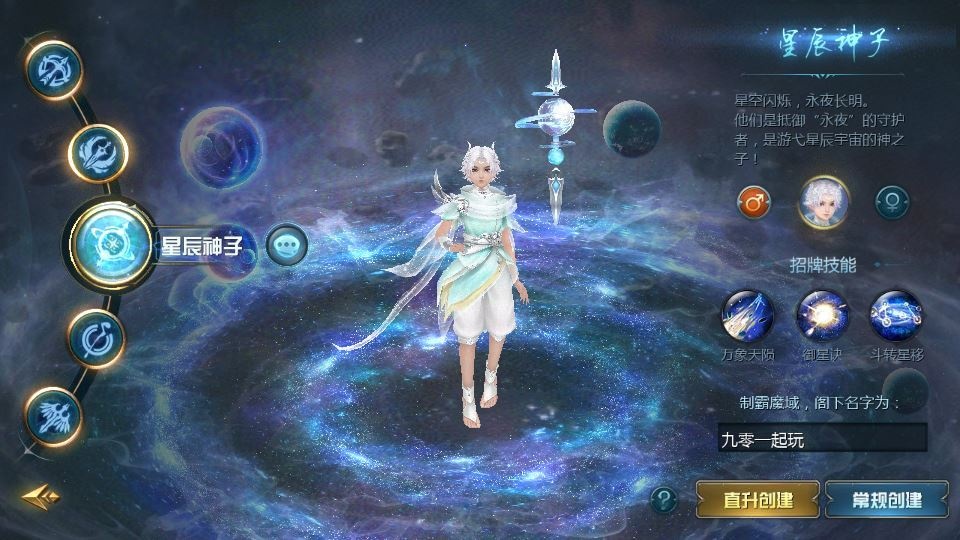Go back using the golden arrow
This screenshot has height=540, width=960.
(41, 497)
